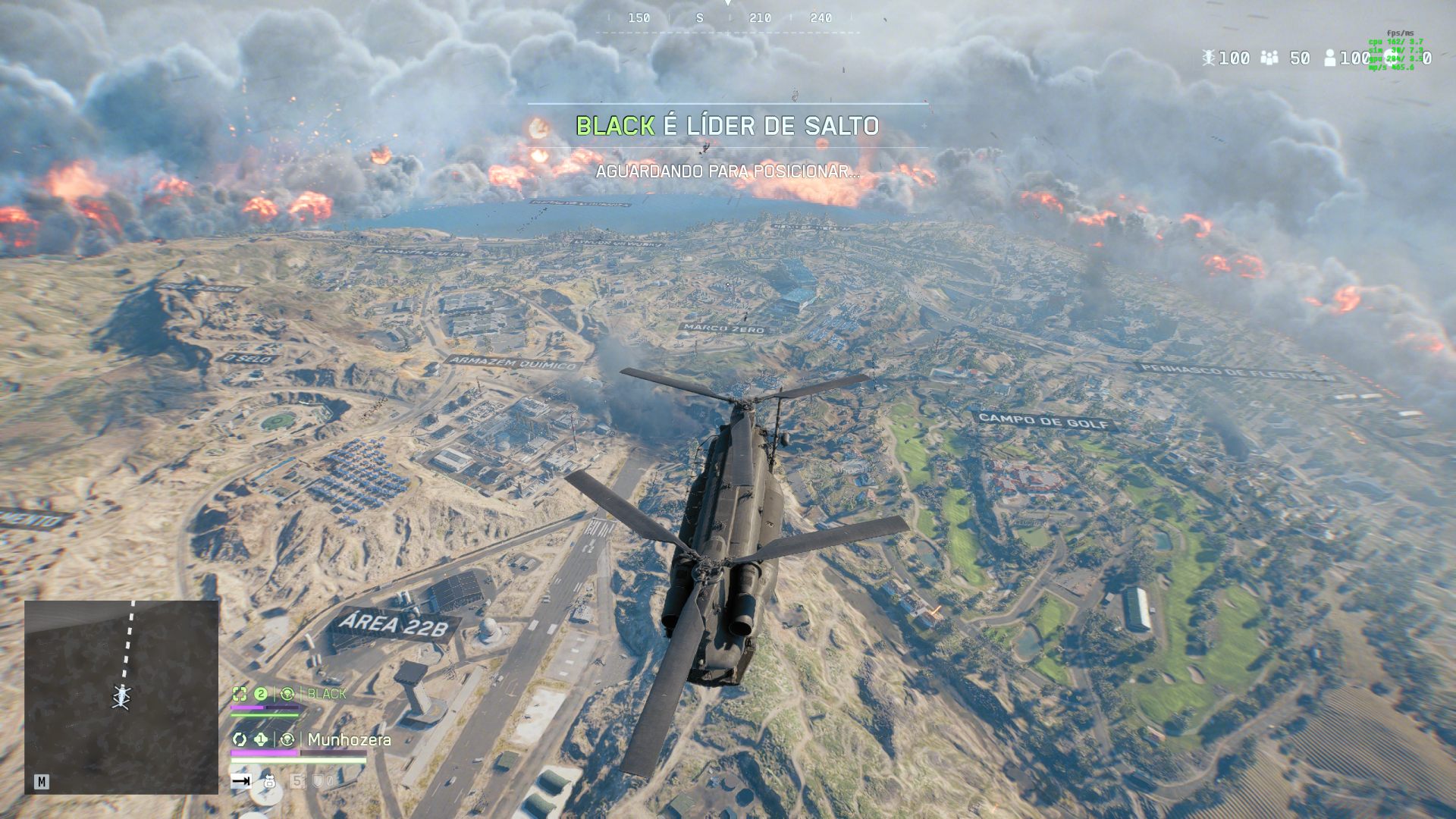Select the players alive icon showing 100
The width and height of the screenshot is (1456, 819).
tap(1329, 58)
